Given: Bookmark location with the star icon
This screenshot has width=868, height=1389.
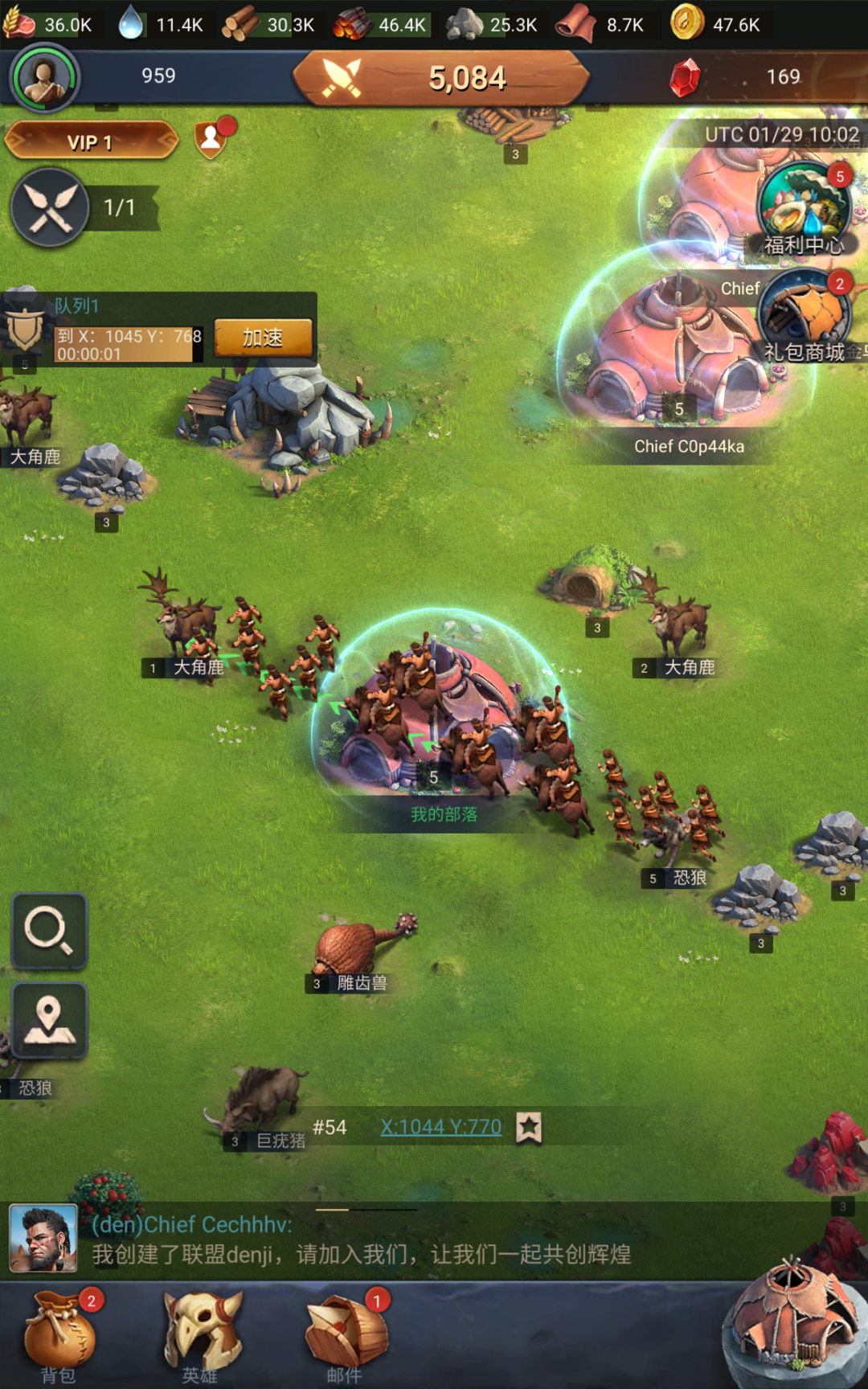Looking at the screenshot, I should [x=529, y=1127].
